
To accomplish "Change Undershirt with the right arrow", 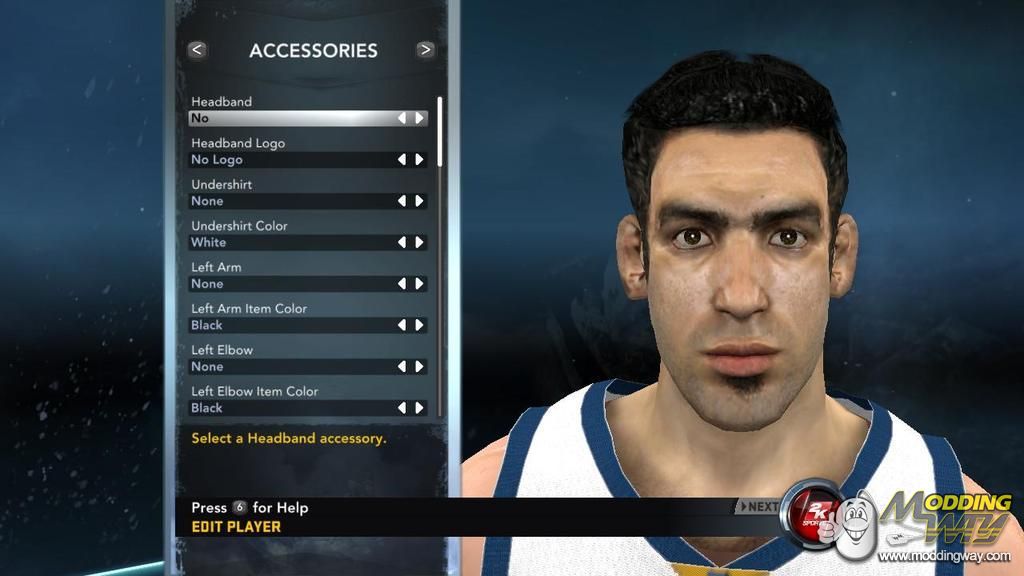I will pos(420,201).
